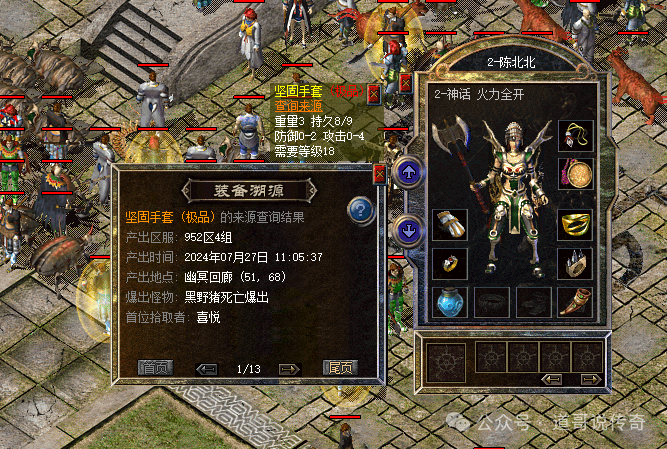Select the necklace equipment slot
The image size is (667, 449).
[575, 135]
